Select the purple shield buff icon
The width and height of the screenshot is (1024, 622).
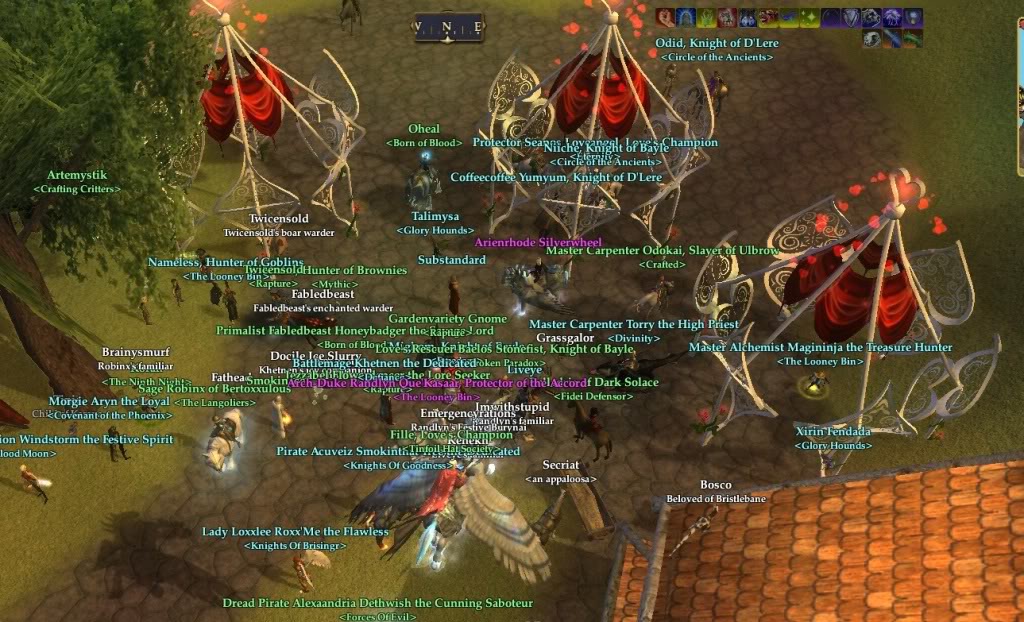851,17
